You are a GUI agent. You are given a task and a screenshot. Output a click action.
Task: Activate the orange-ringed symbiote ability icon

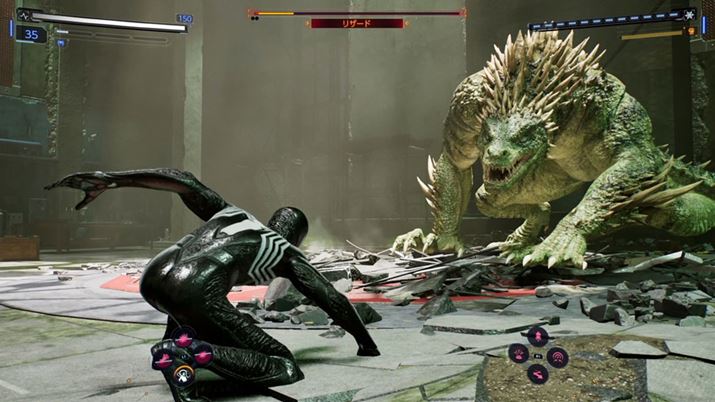click(182, 375)
